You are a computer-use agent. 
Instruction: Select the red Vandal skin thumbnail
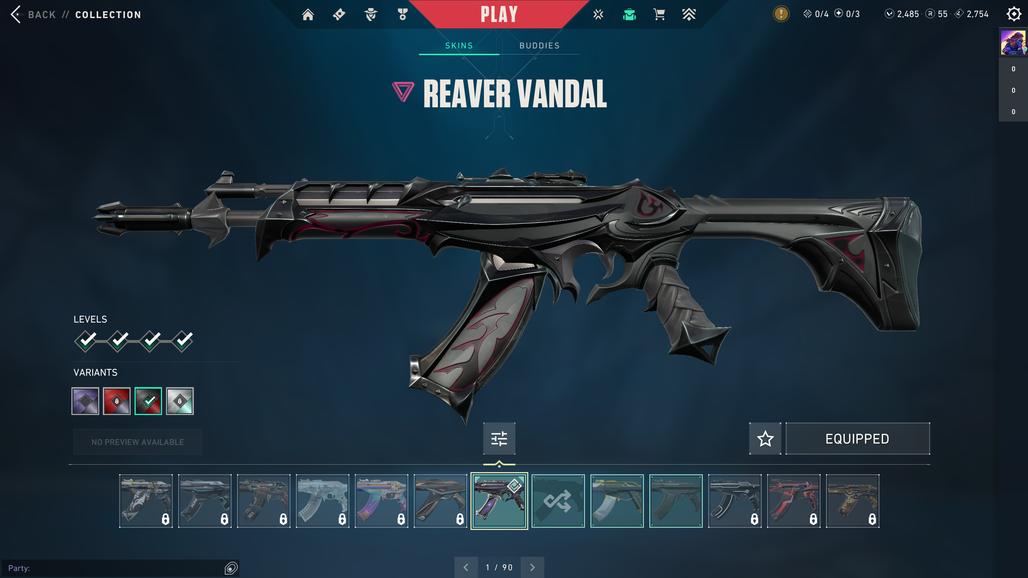(x=794, y=501)
